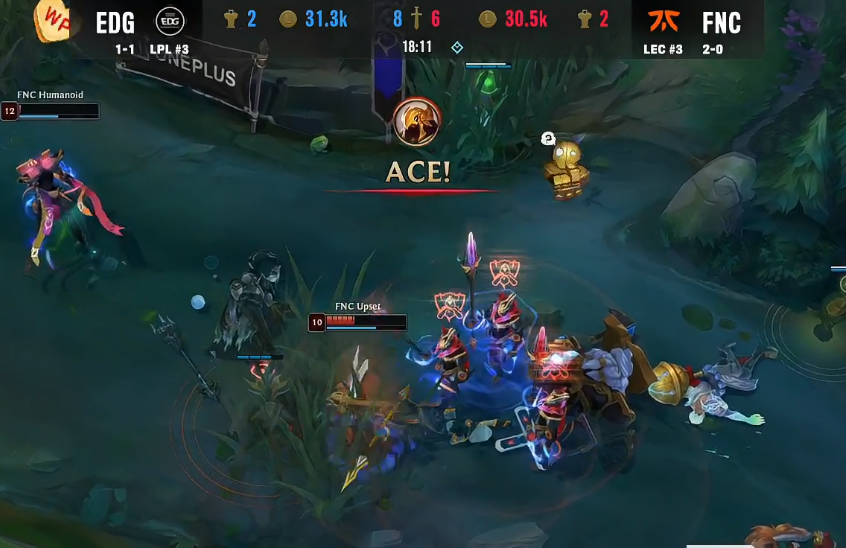Viewport: 846px width, 548px height.
Task: Select the FNC Upset nameplate
Action: [358, 306]
